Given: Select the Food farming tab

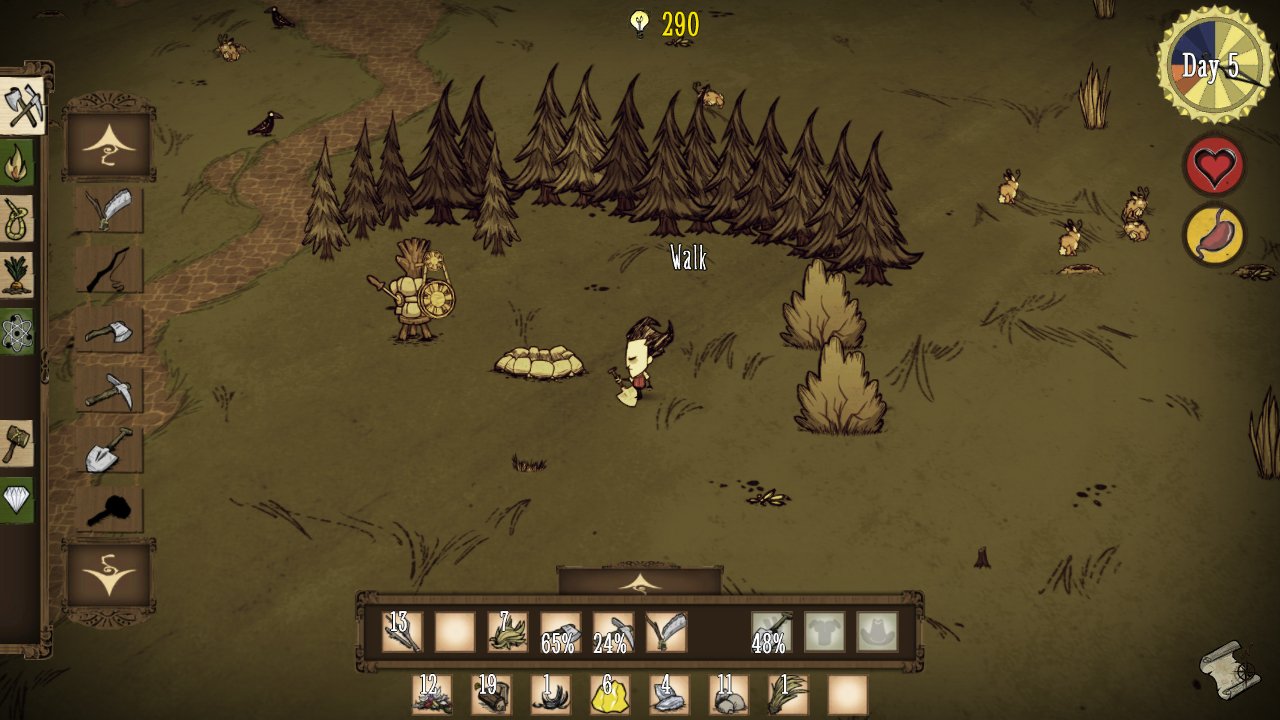Looking at the screenshot, I should (x=18, y=273).
